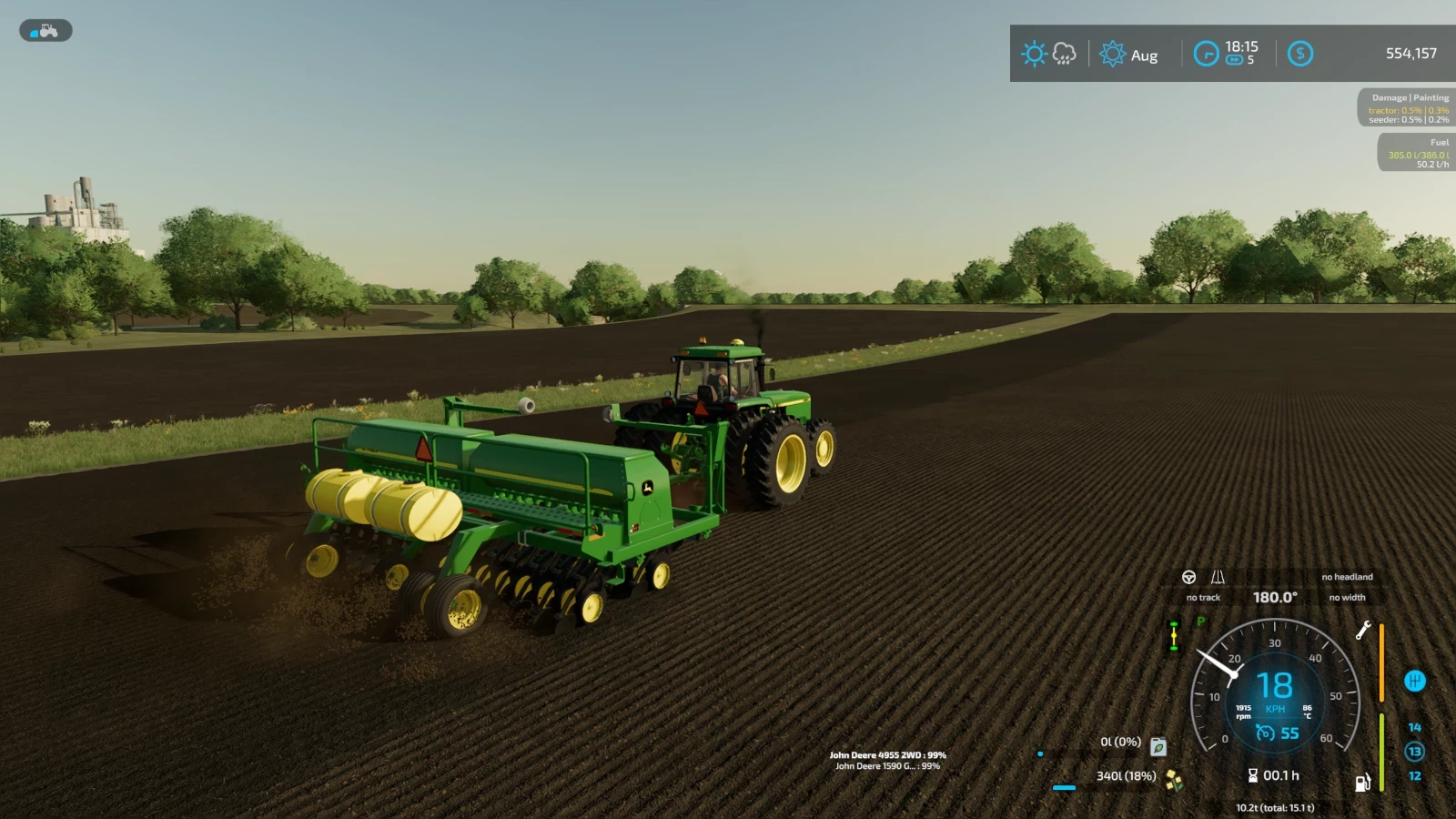This screenshot has width=1456, height=819.
Task: Click the wrench repair icon near the speedometer
Action: (1364, 632)
